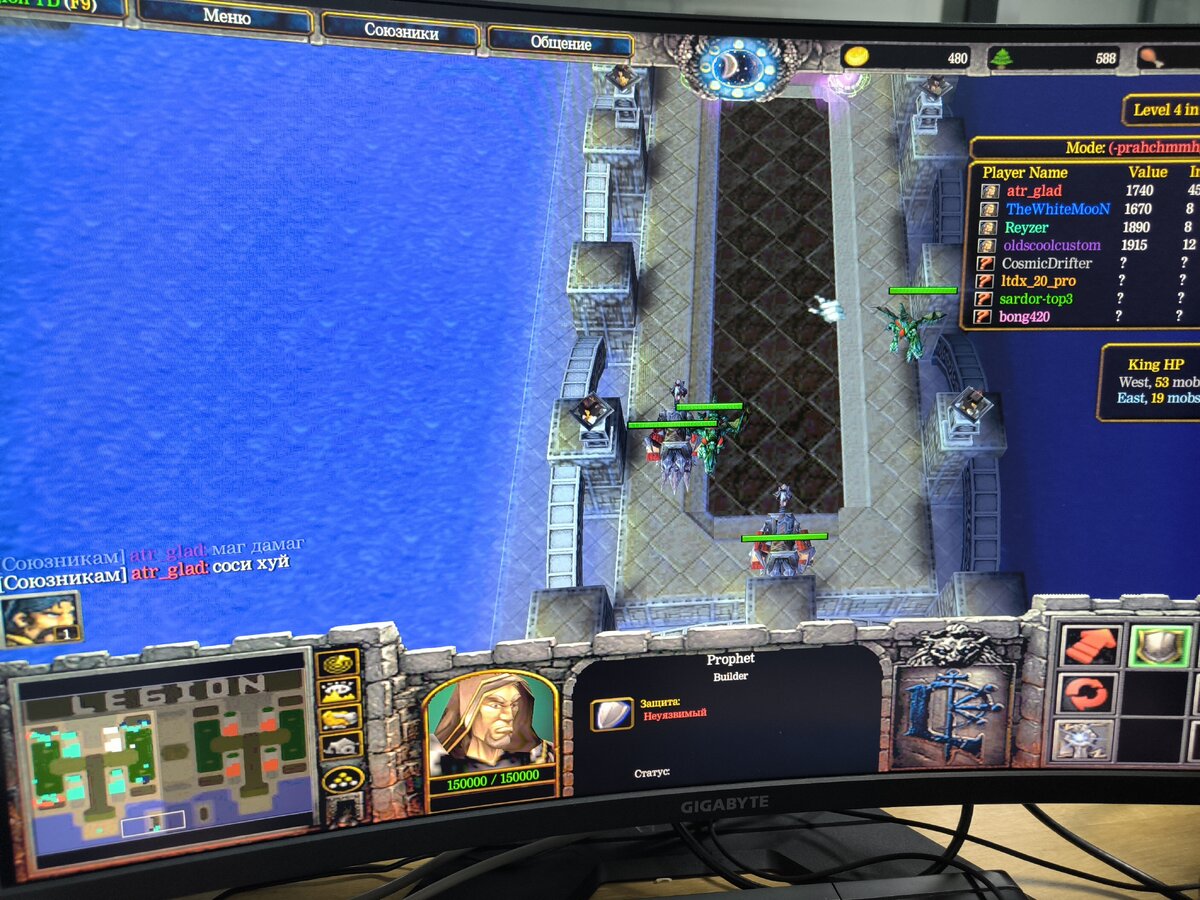Open the Общение chat log menu
Viewport: 1200px width, 900px height.
[x=560, y=43]
